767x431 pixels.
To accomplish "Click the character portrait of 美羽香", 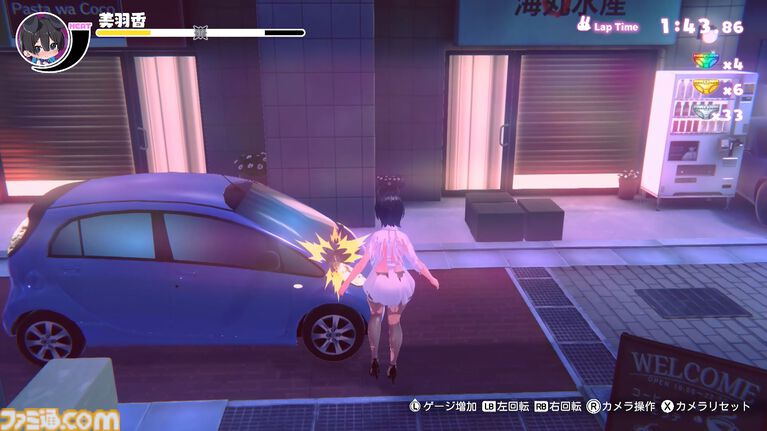I will tap(44, 42).
